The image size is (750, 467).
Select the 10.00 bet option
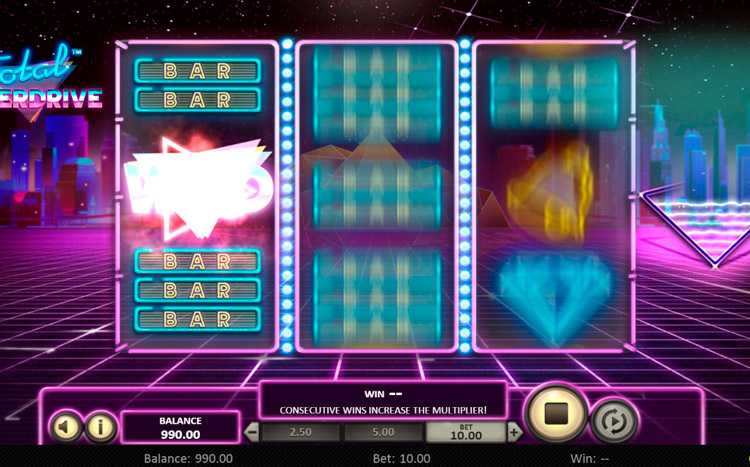pos(466,432)
